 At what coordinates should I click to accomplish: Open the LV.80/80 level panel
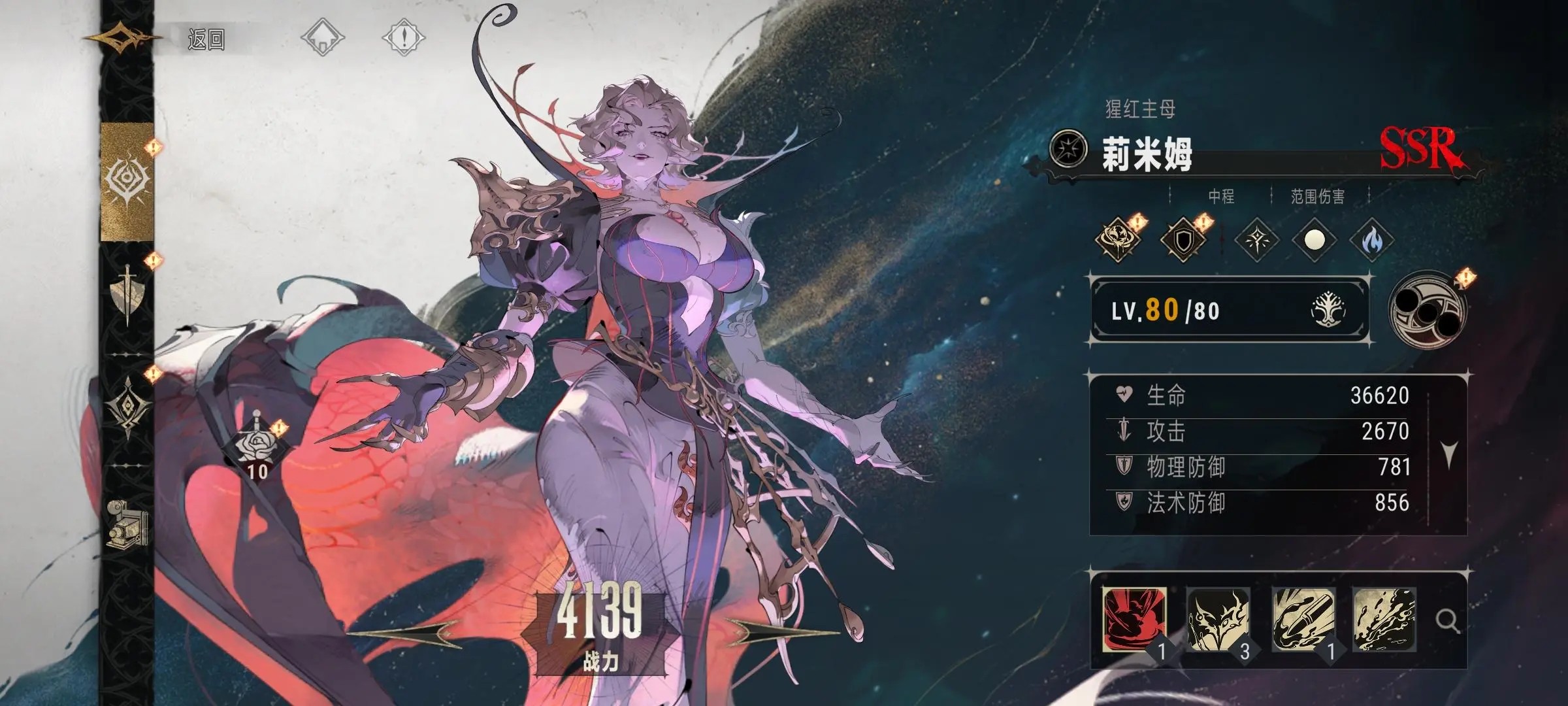pos(1229,310)
